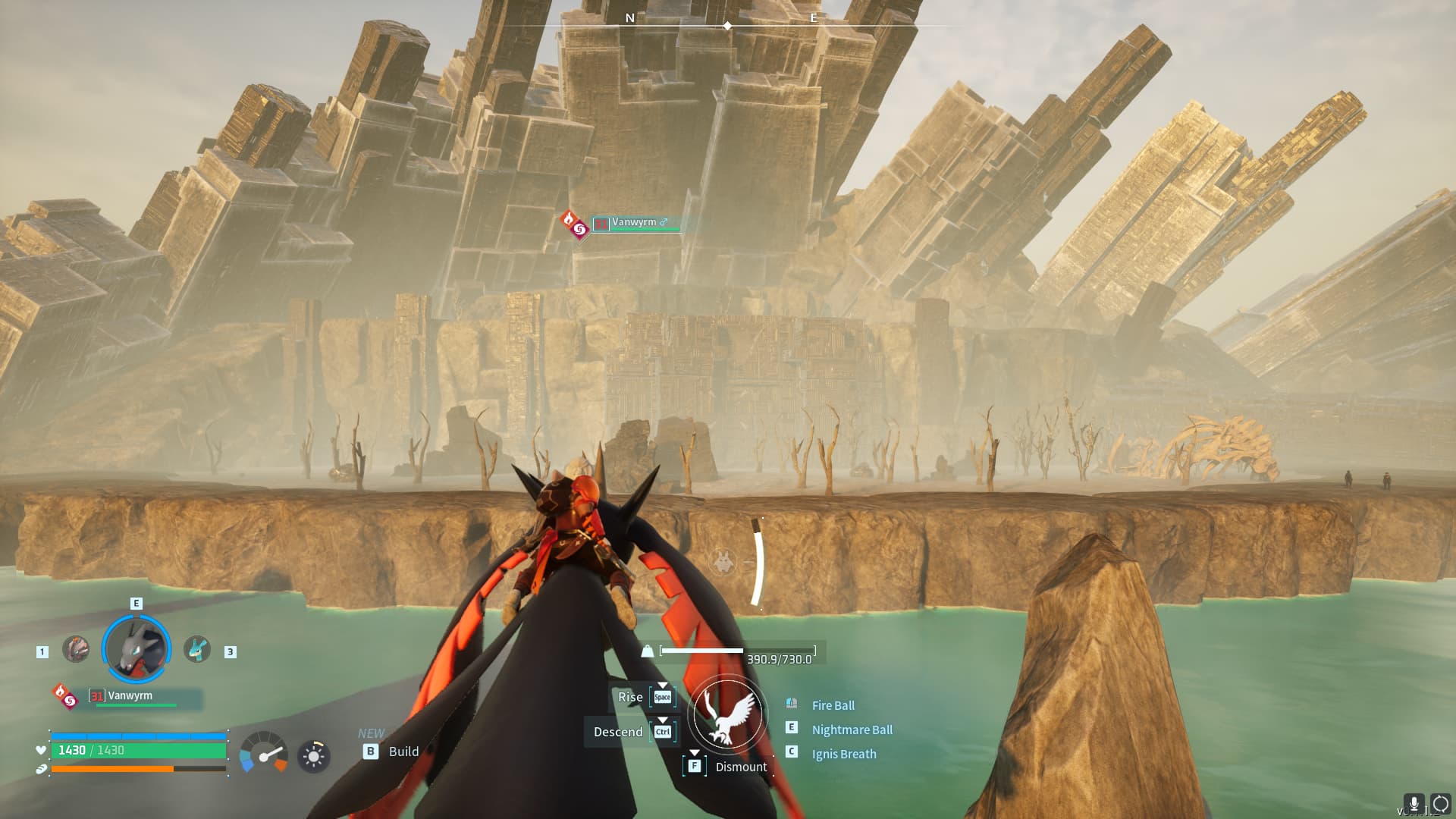Click the temperature gauge
1456x819 pixels.
(x=263, y=752)
